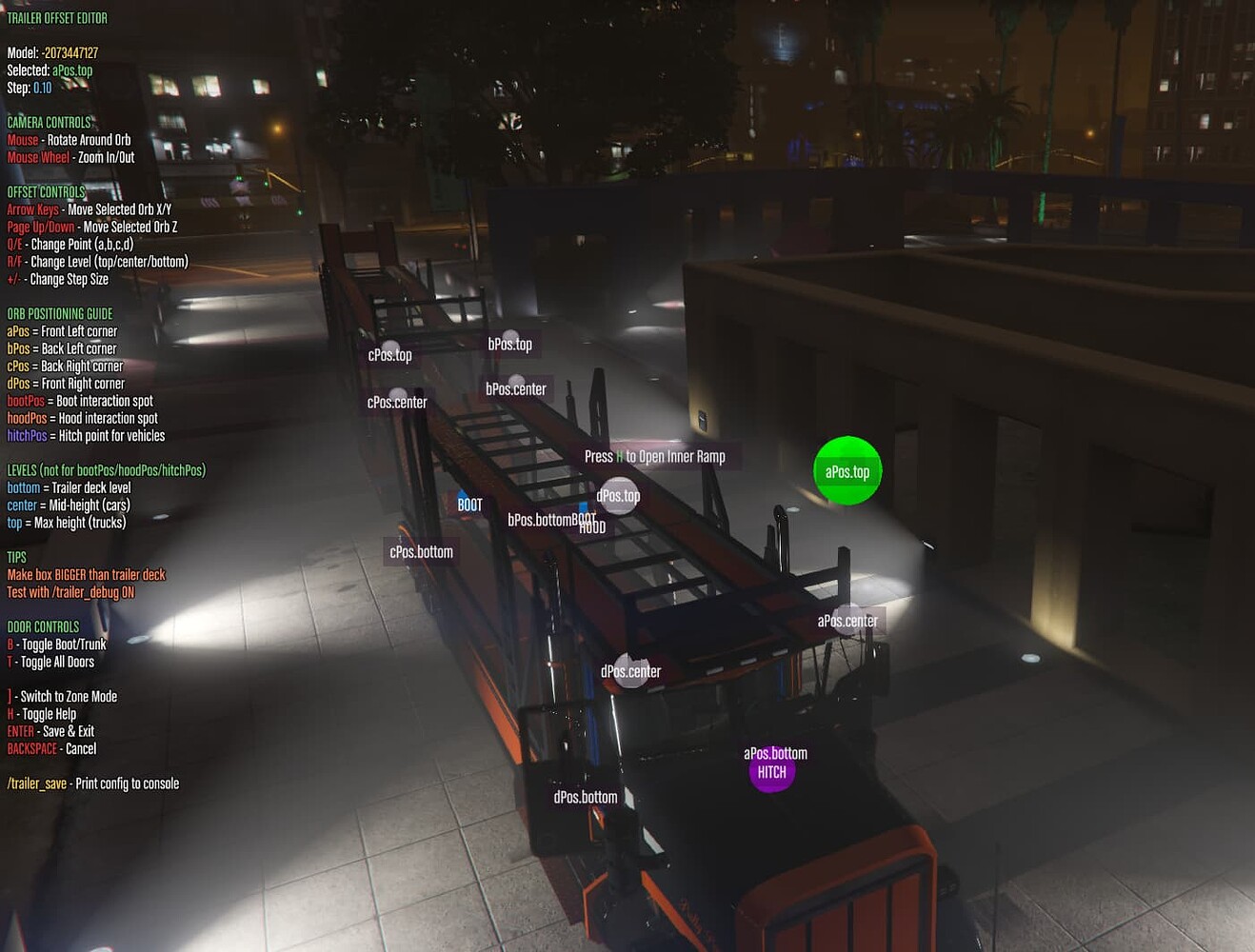Enable trailer_debug testing mode

[x=70, y=591]
